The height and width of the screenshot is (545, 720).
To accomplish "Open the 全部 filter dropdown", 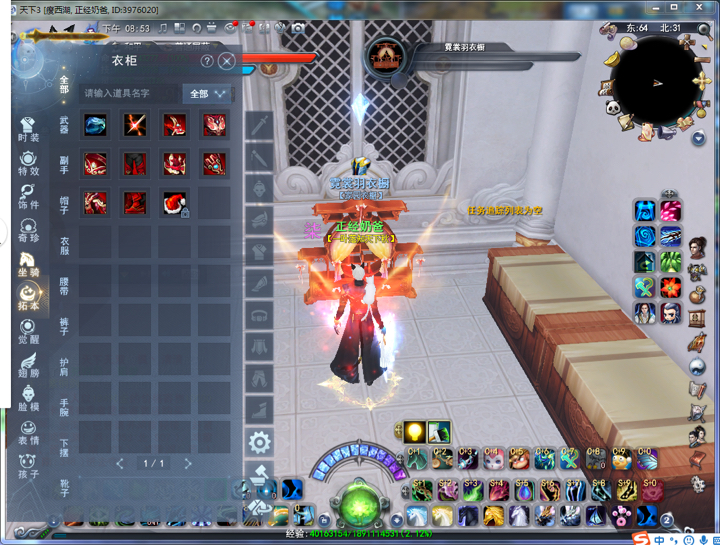I will tap(208, 94).
